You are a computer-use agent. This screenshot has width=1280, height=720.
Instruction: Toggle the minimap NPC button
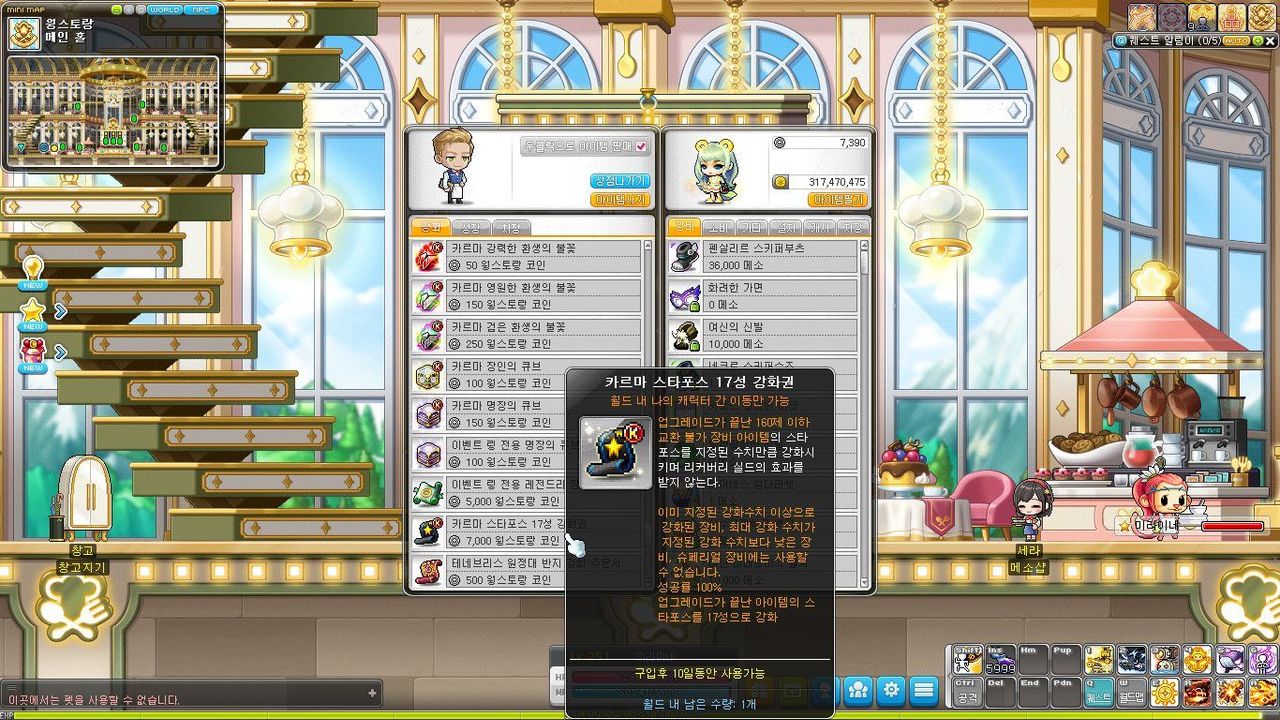tap(203, 10)
